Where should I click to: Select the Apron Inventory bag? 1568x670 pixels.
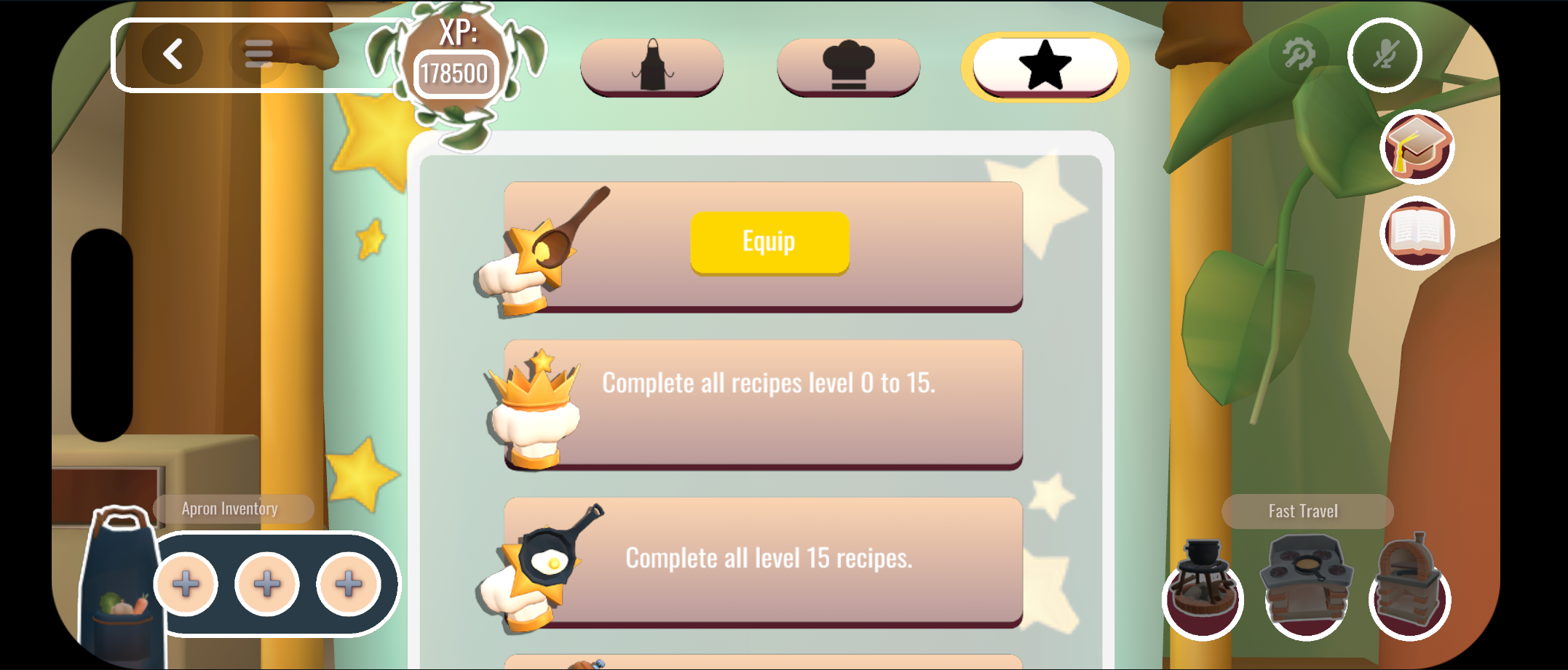coord(122,575)
